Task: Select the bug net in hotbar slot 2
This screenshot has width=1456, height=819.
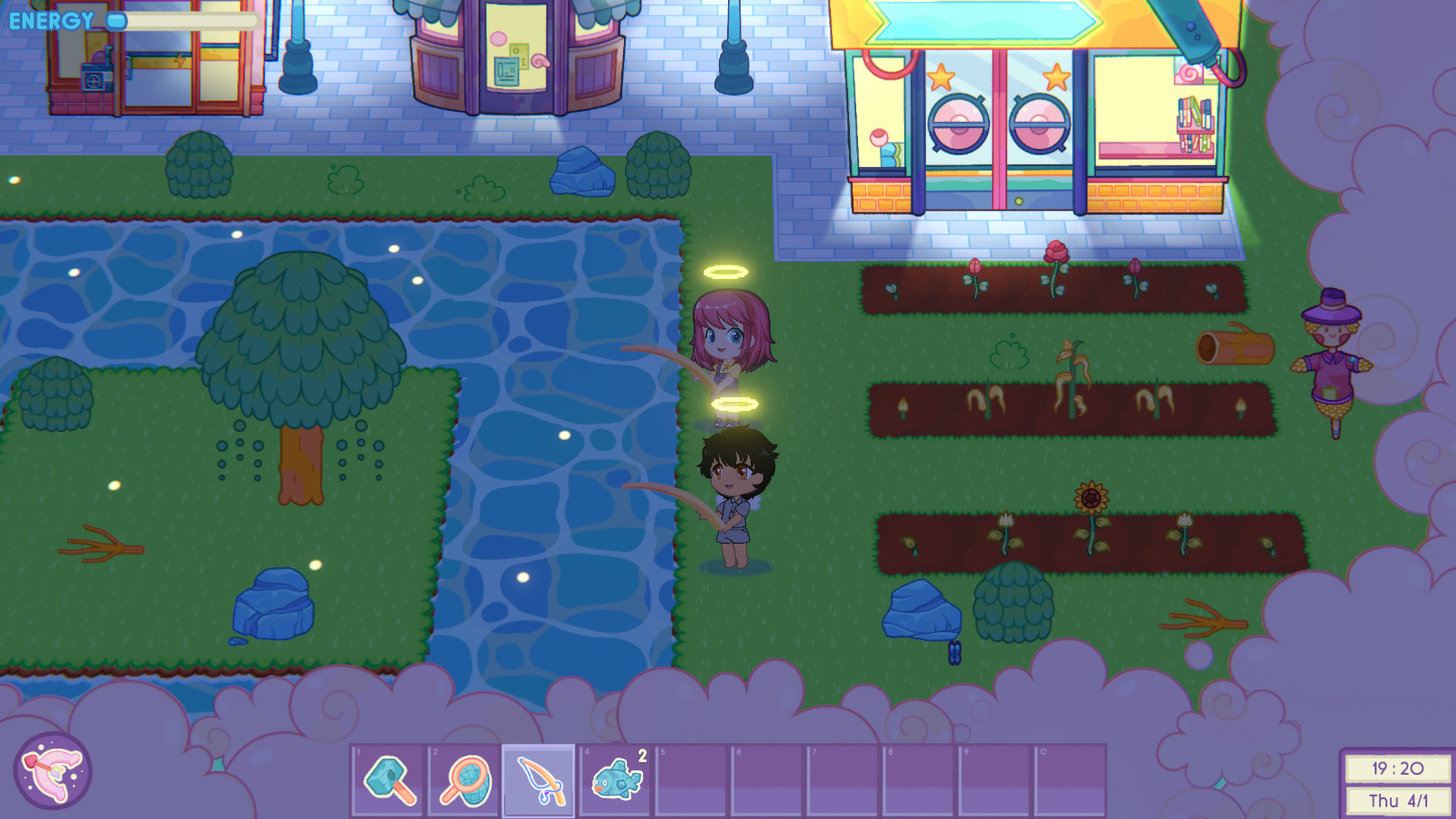Action: point(464,782)
